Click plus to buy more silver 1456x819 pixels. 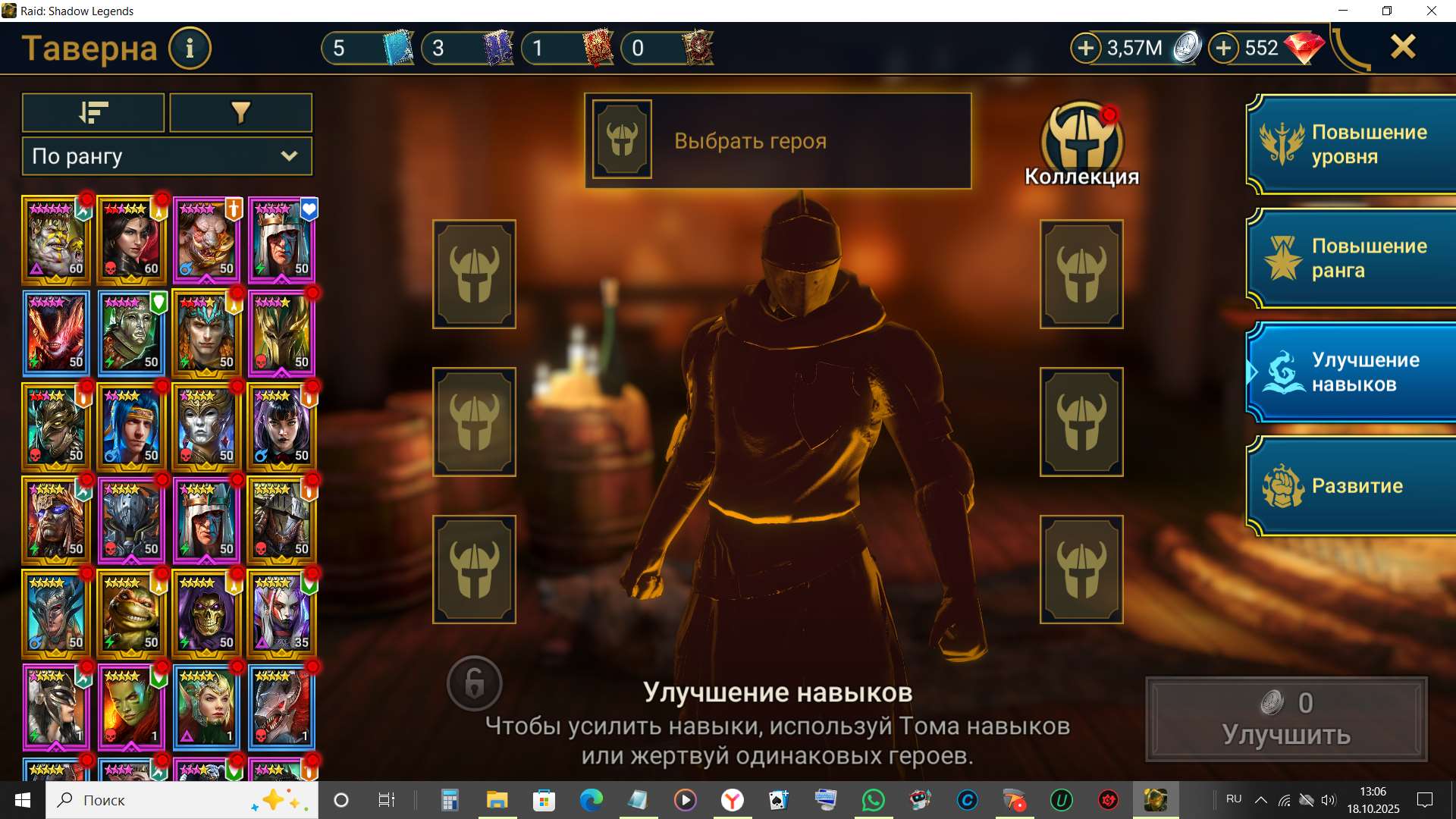click(1087, 48)
